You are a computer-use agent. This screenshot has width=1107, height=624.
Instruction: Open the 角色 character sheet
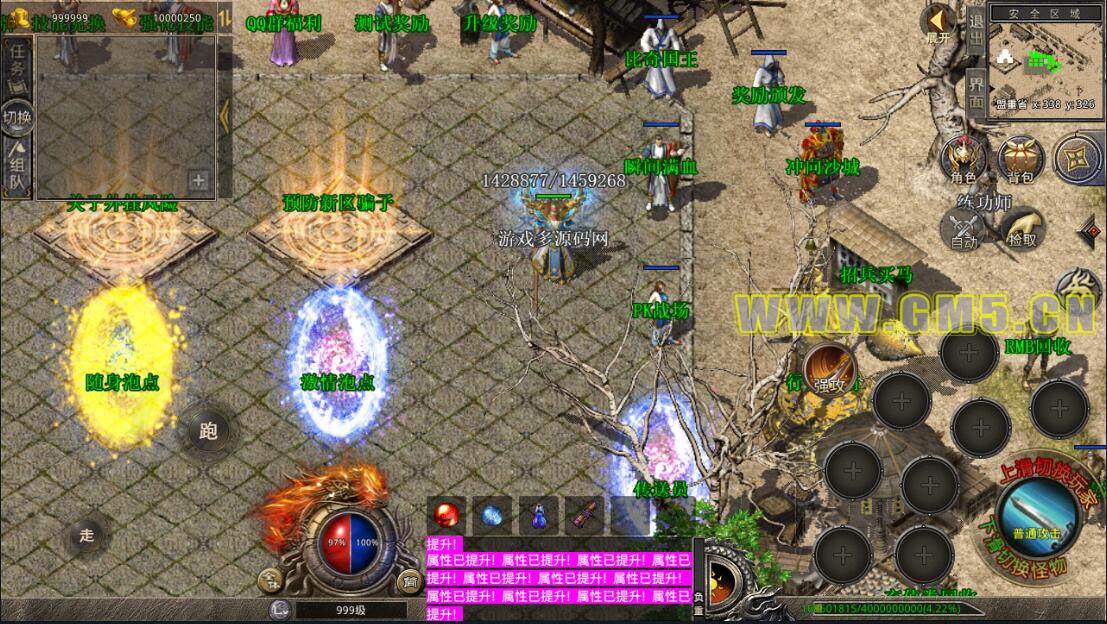pyautogui.click(x=964, y=160)
